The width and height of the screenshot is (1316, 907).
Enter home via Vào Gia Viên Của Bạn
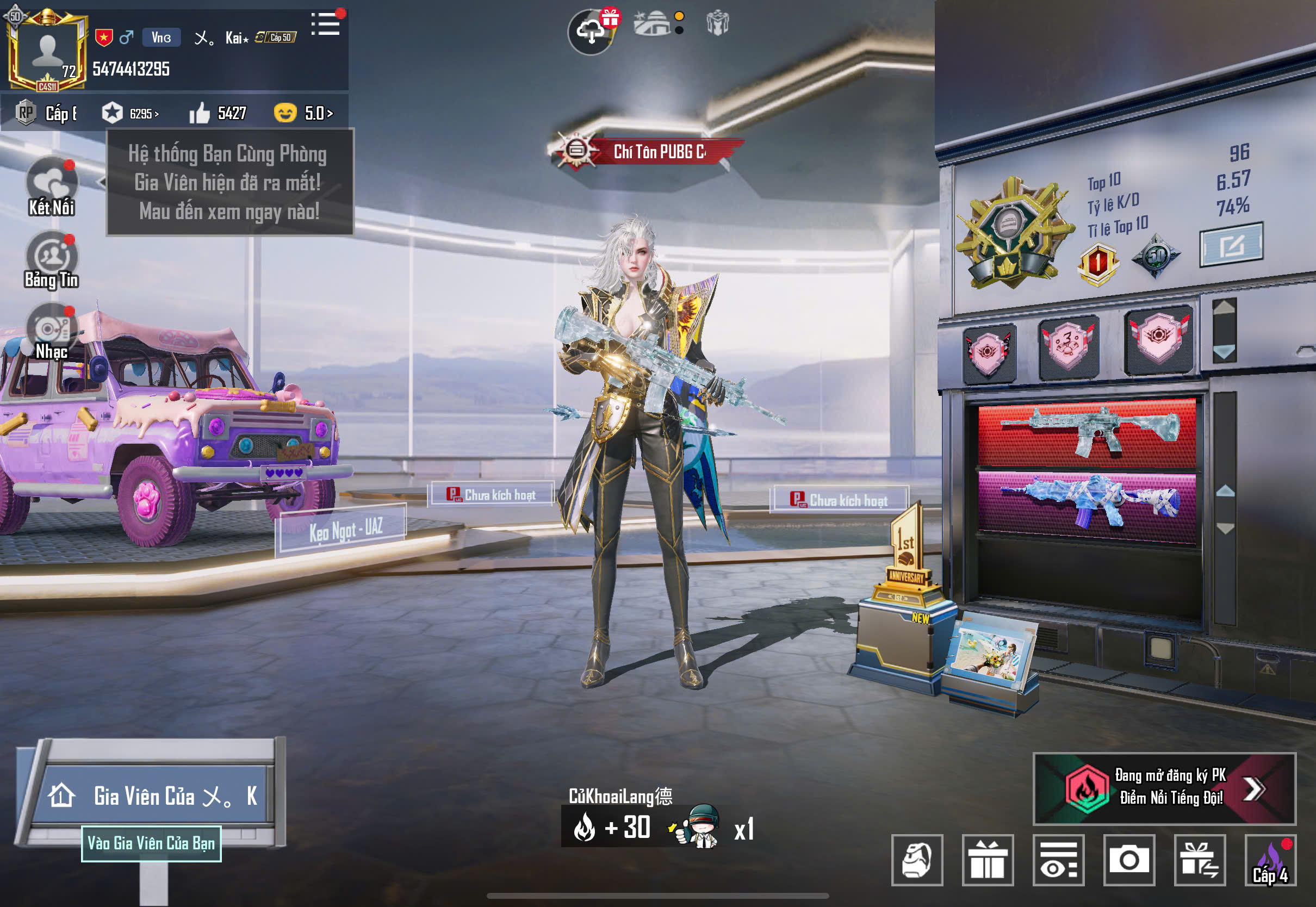151,843
